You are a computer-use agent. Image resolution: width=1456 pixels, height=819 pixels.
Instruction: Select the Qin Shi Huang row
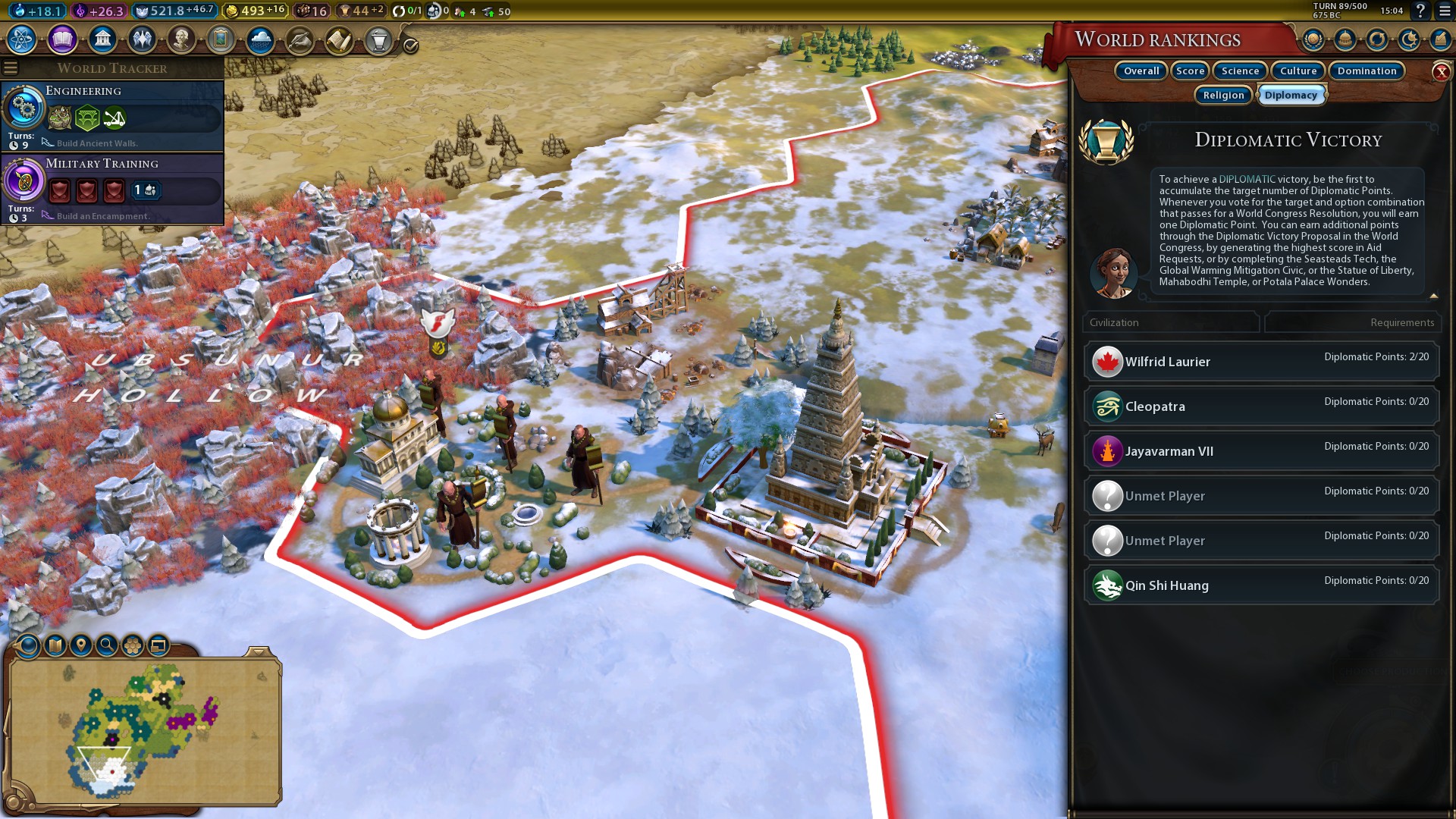pos(1261,585)
